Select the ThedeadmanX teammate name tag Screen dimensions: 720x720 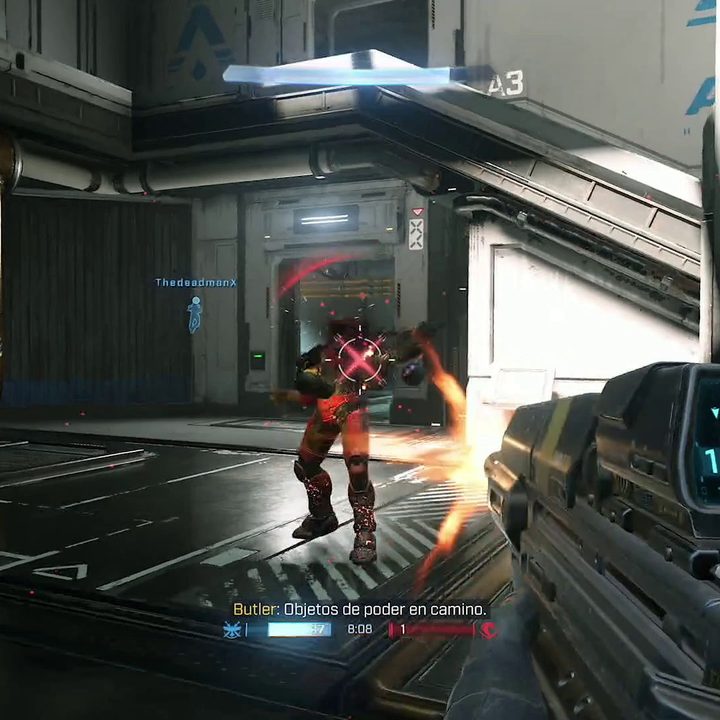click(x=196, y=283)
